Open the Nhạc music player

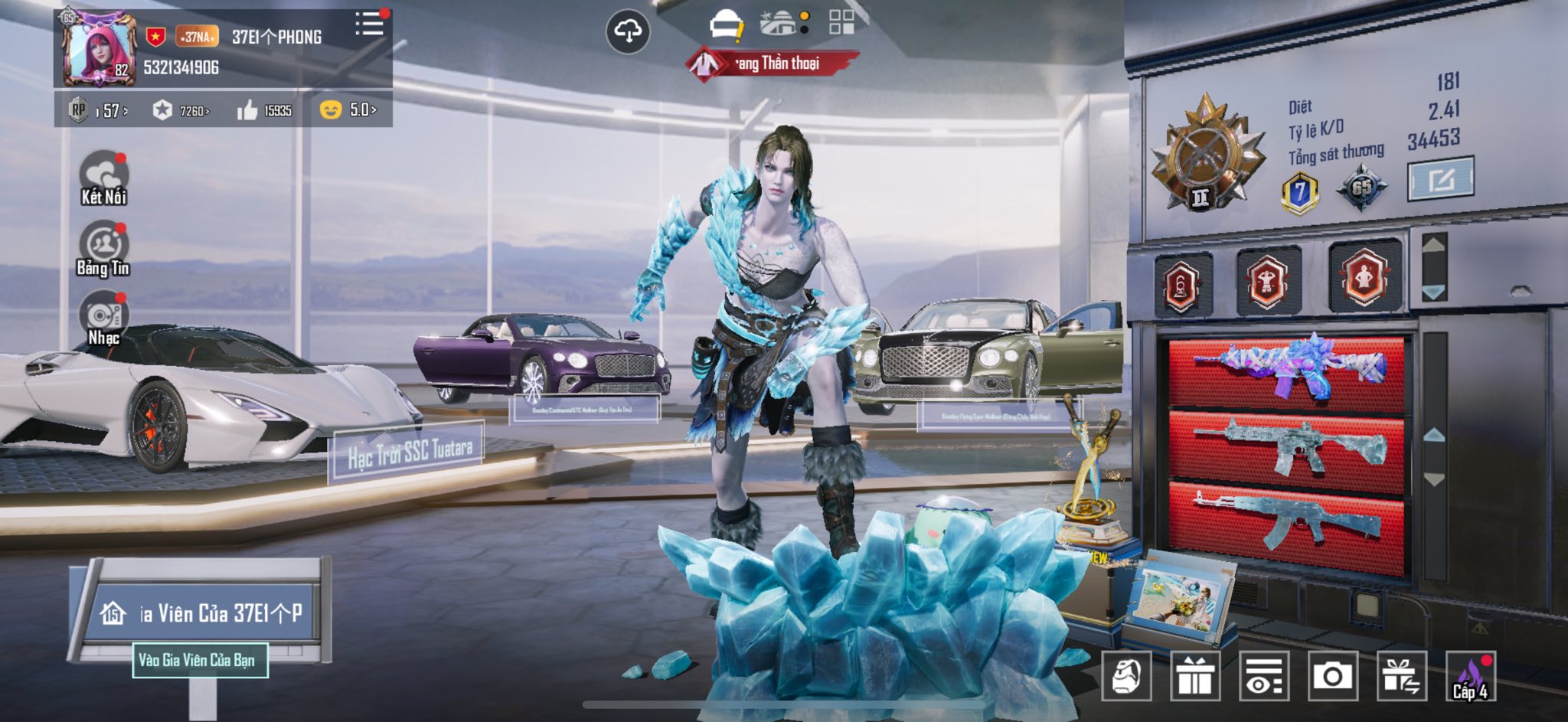tap(103, 319)
